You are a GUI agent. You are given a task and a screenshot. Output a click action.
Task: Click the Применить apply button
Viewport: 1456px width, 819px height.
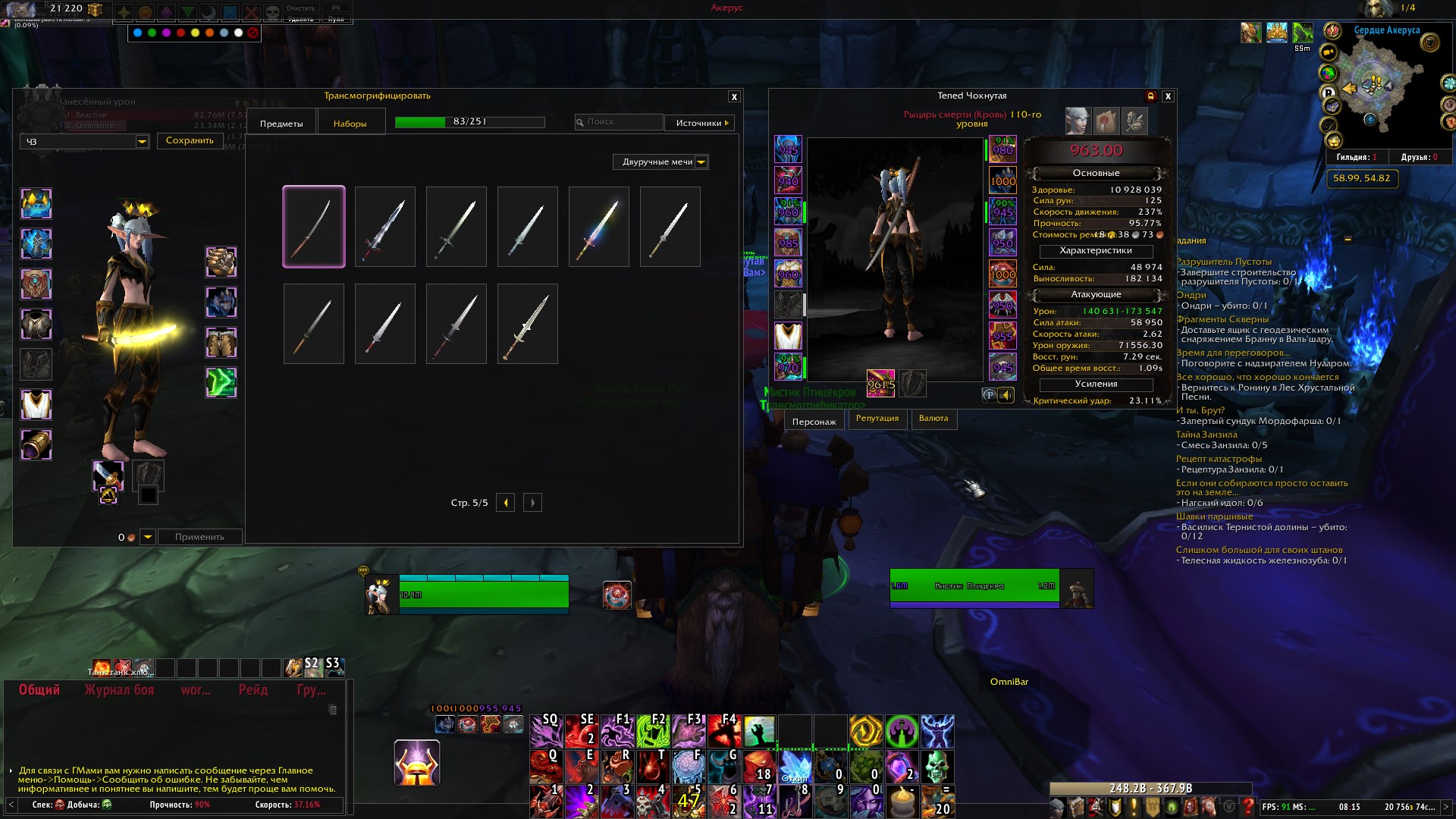pyautogui.click(x=199, y=537)
